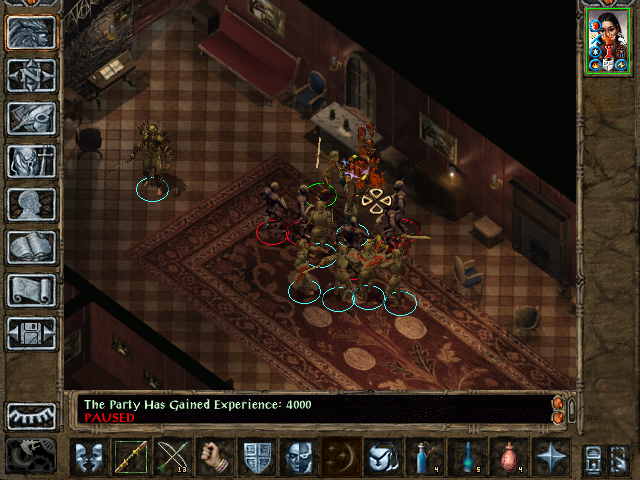Open the area map with the compass button
The image size is (640, 480).
point(31,76)
